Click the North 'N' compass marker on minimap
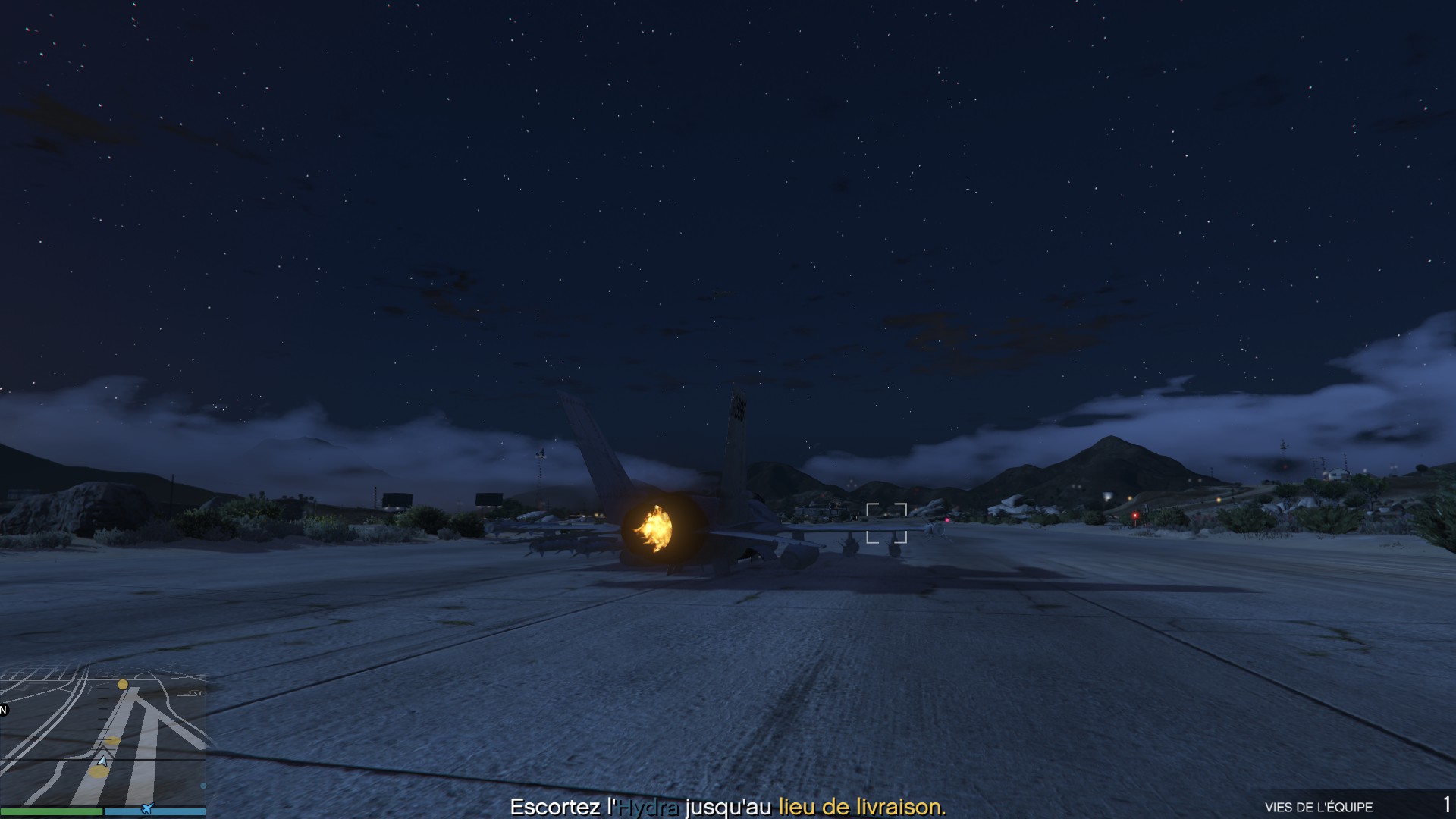This screenshot has height=819, width=1456. pyautogui.click(x=3, y=709)
